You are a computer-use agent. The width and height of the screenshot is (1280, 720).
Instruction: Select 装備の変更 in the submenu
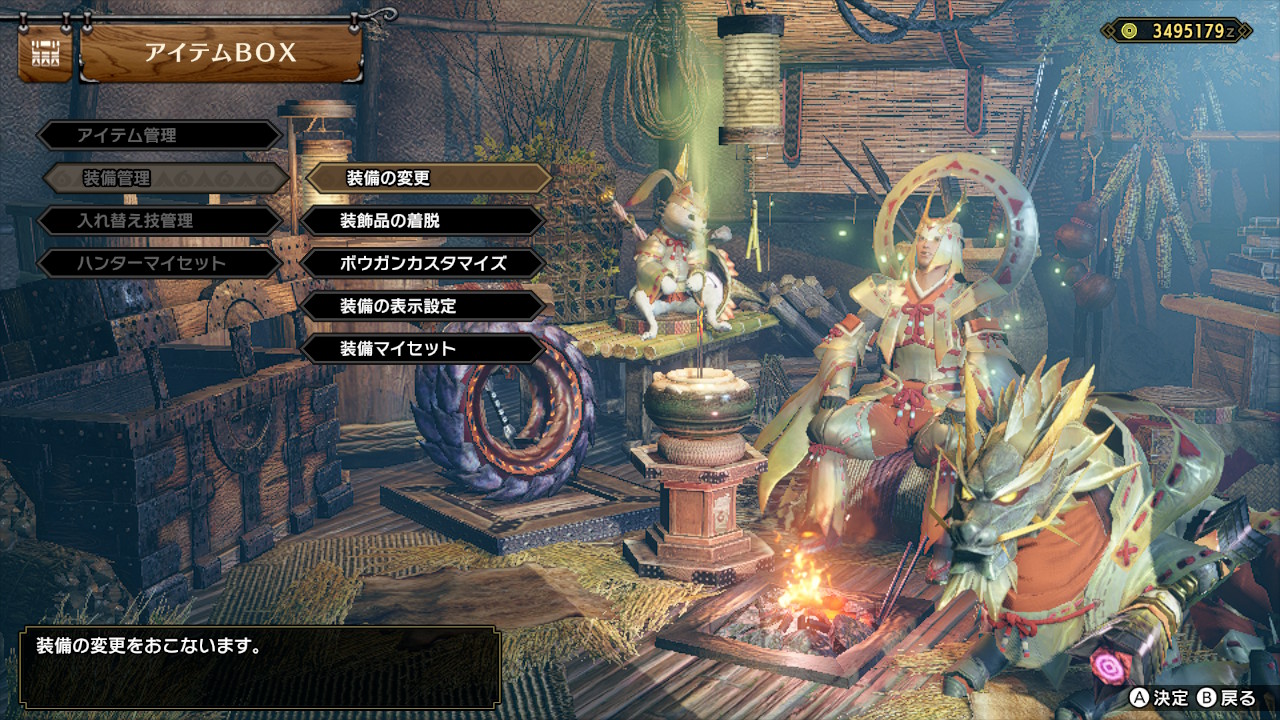(x=428, y=178)
